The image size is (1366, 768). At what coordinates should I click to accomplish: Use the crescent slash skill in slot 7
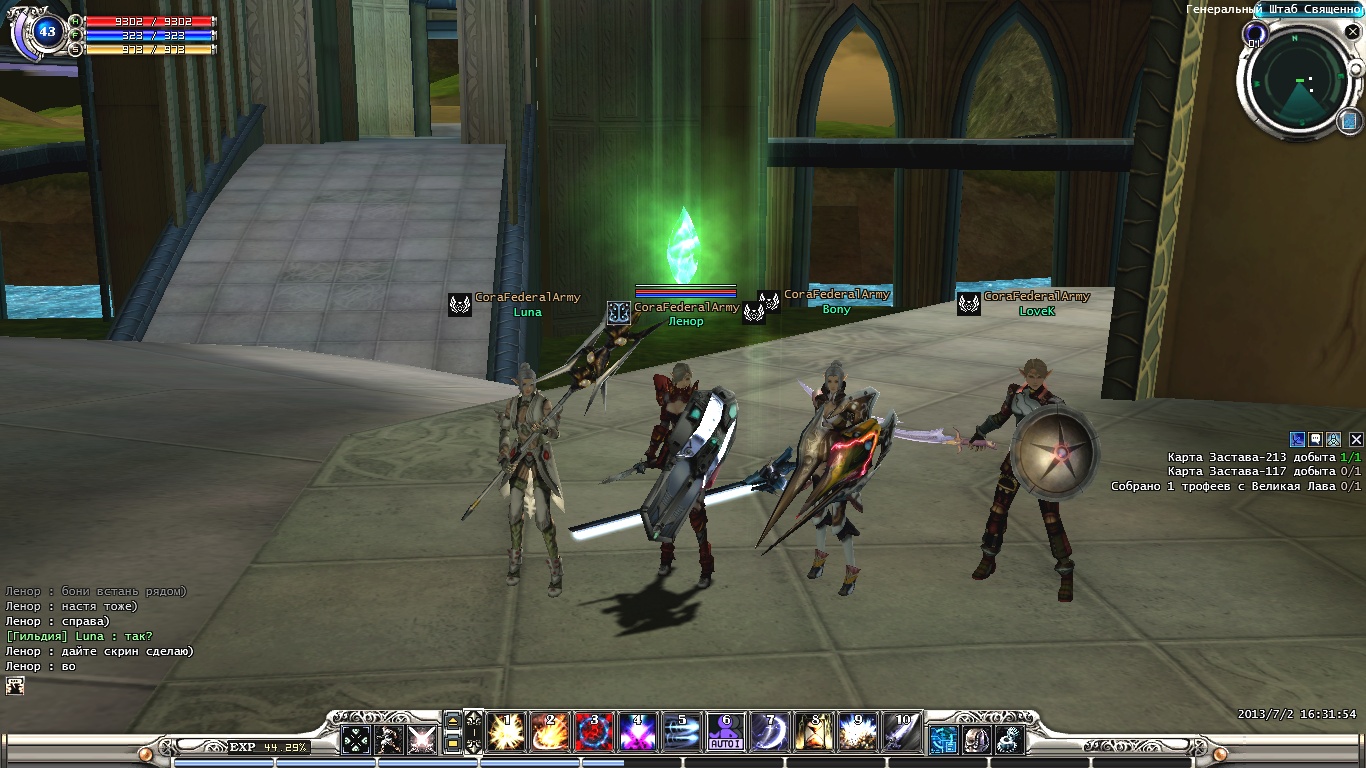click(770, 733)
